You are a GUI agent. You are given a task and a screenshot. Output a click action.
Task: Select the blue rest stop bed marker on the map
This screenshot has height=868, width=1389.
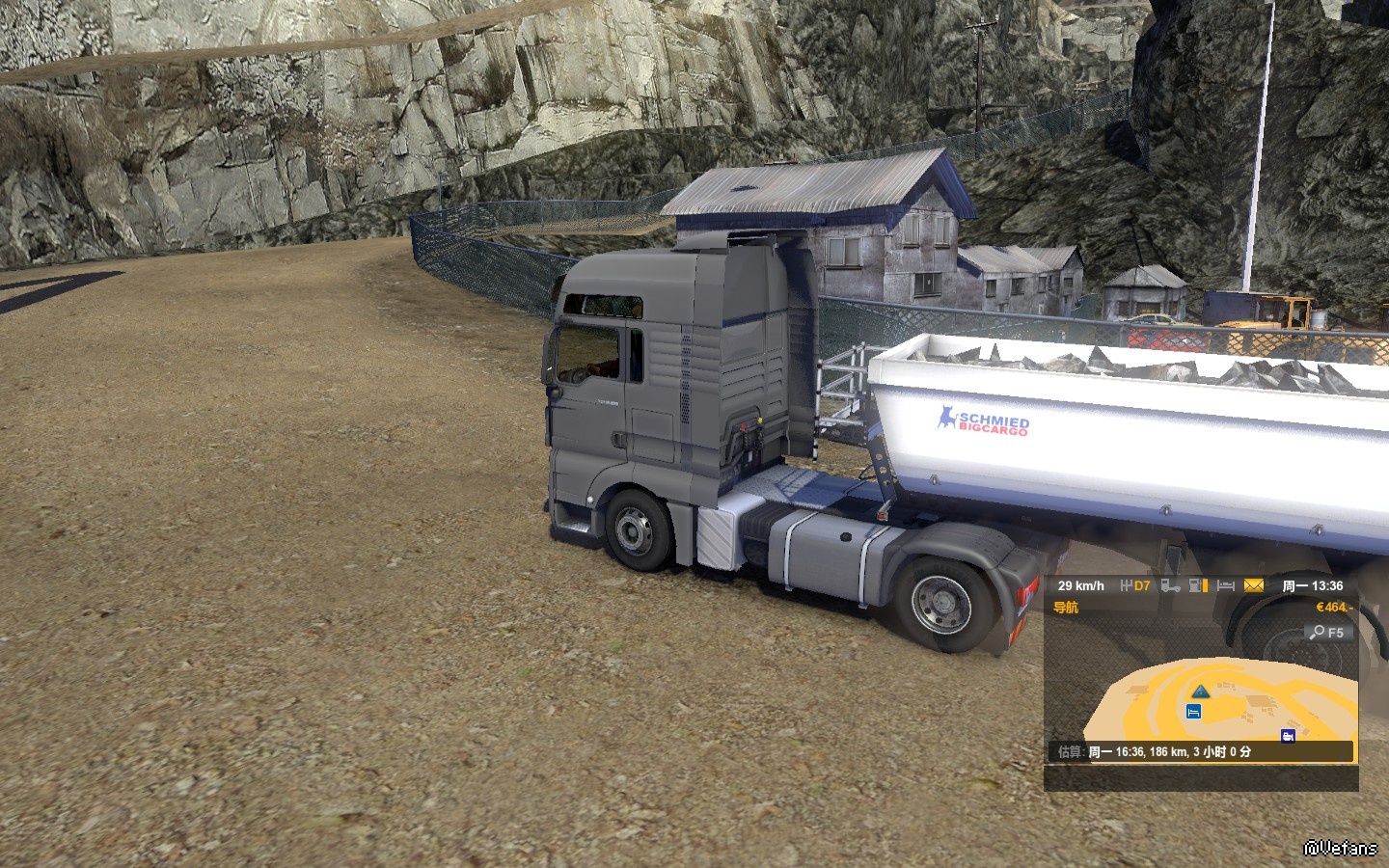[x=1194, y=712]
